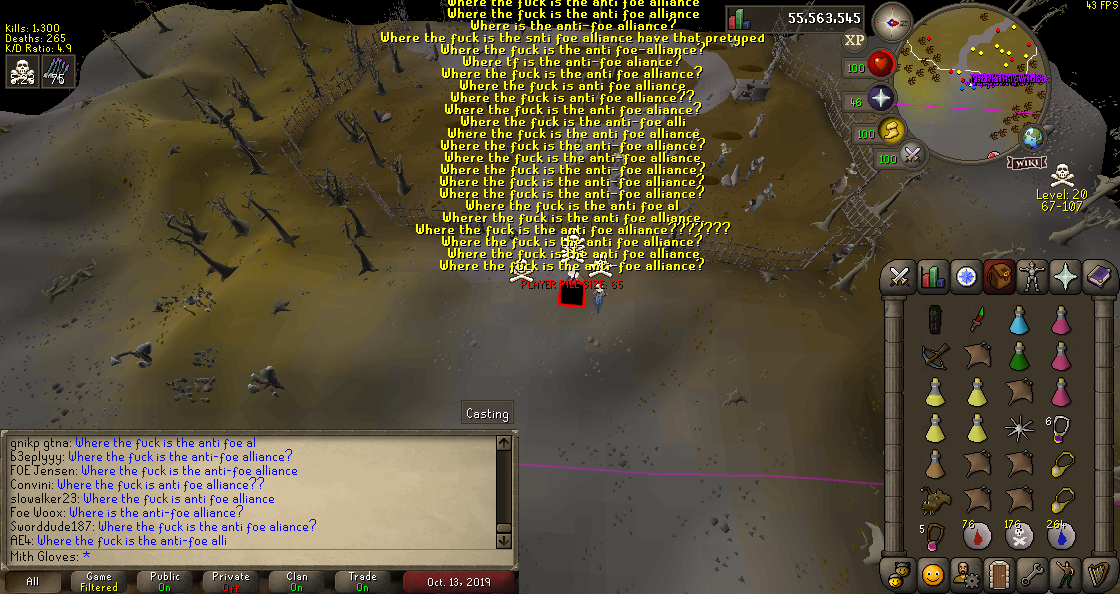Activate the Quick-prayers orb
The height and width of the screenshot is (594, 1120).
(x=880, y=100)
